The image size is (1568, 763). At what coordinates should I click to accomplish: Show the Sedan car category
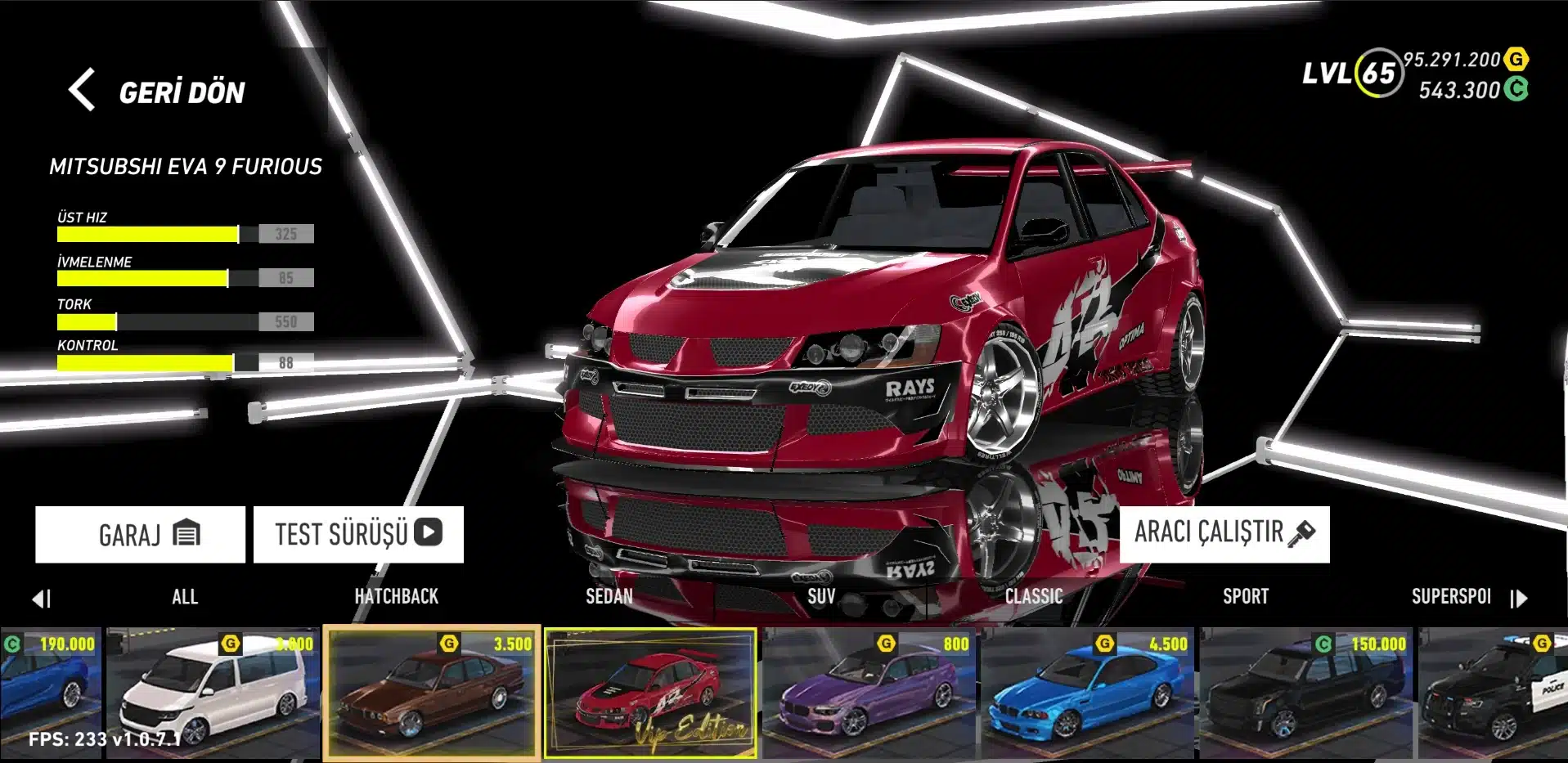pyautogui.click(x=609, y=597)
